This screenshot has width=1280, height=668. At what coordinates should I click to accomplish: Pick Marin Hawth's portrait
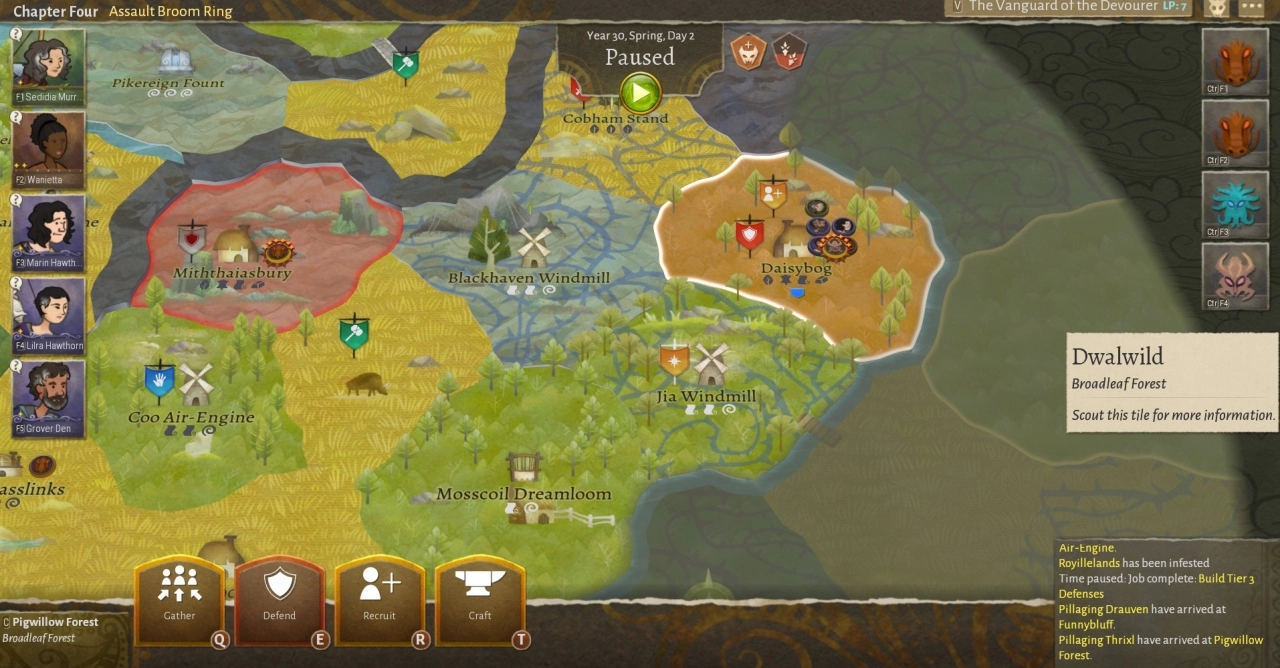(48, 232)
